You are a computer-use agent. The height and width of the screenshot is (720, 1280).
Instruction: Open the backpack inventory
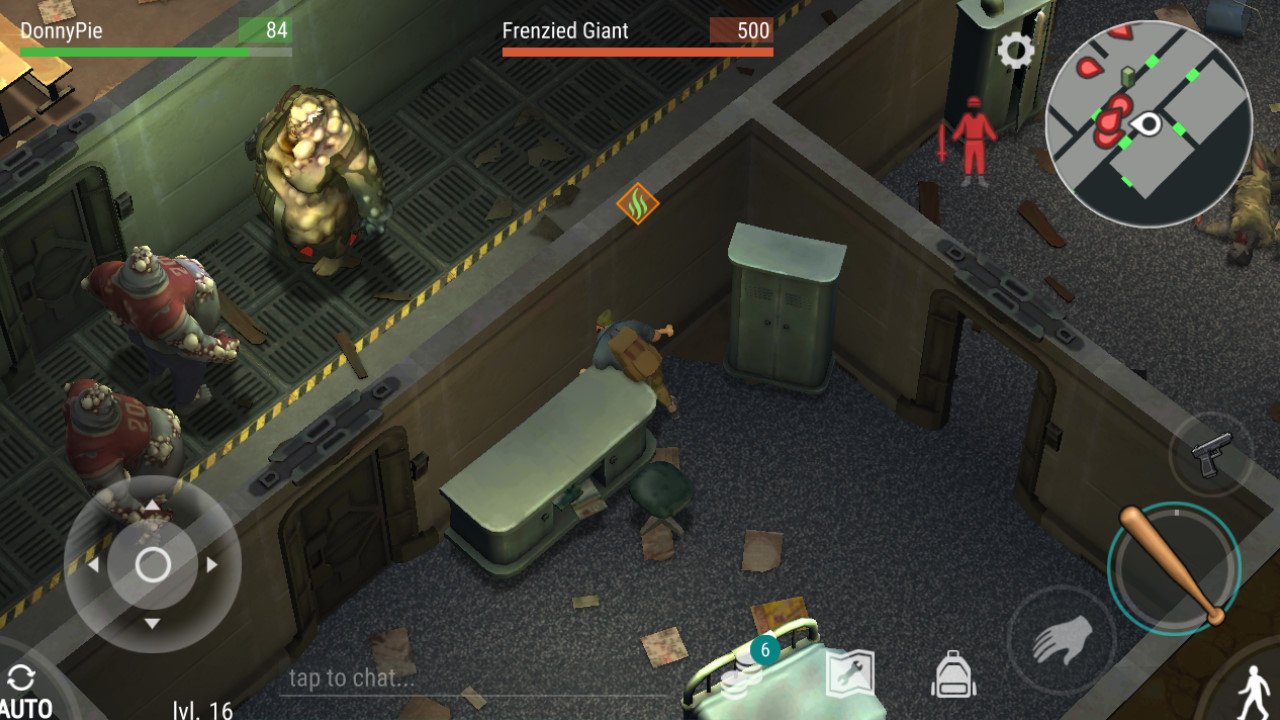click(x=953, y=674)
